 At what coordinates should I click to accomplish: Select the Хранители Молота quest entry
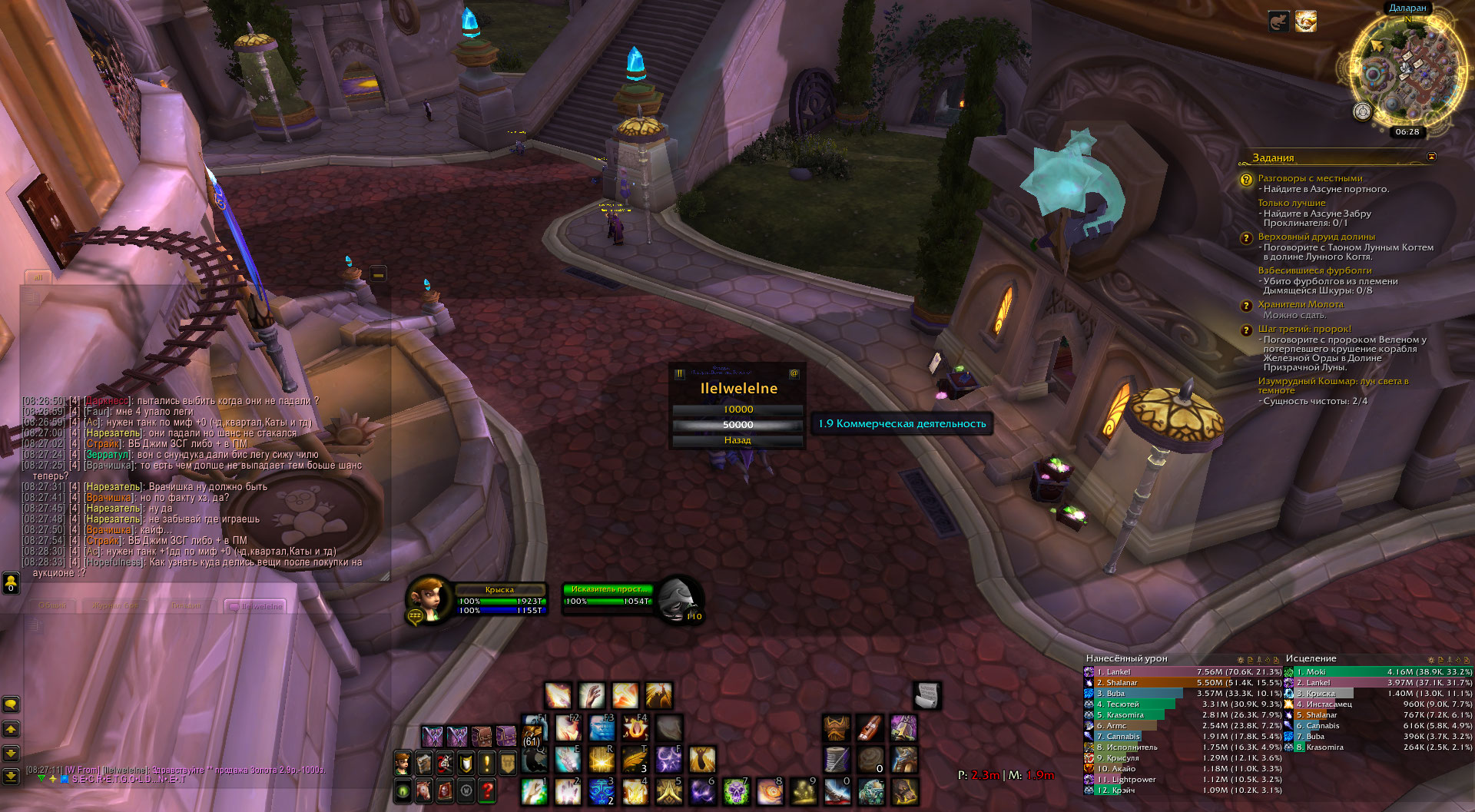[x=1300, y=305]
